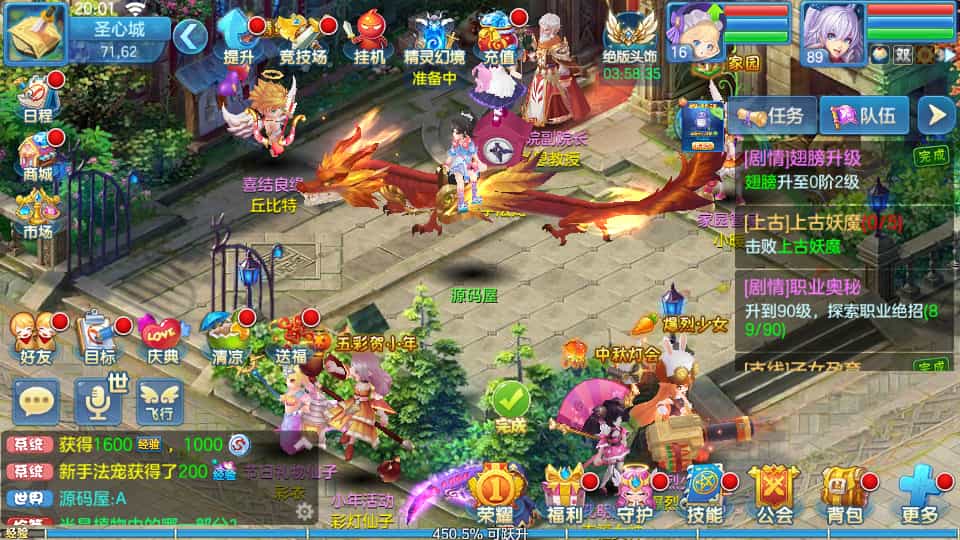
Task: Open the chat bubble button
Action: click(x=37, y=402)
